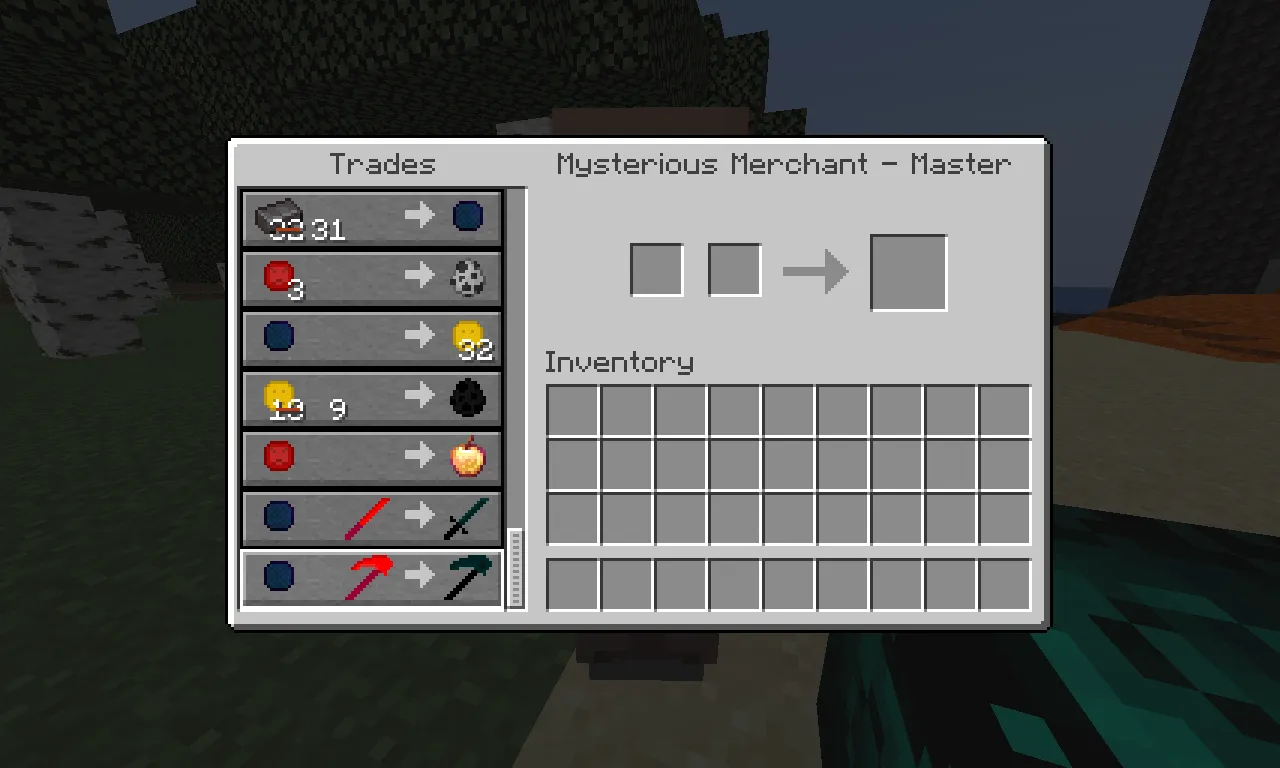The height and width of the screenshot is (768, 1280).
Task: Select the netherite pickaxe trade row
Action: tap(371, 578)
